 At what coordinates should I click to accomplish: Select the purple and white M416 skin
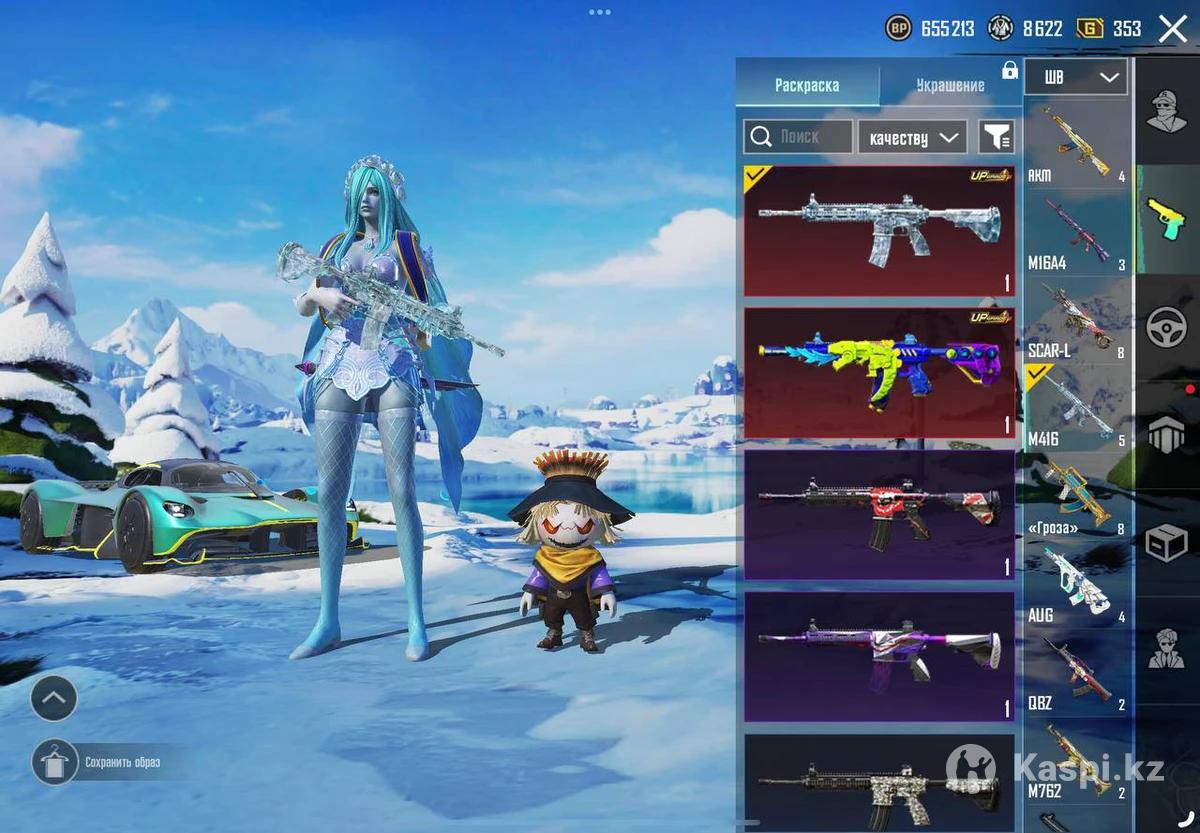coord(879,656)
